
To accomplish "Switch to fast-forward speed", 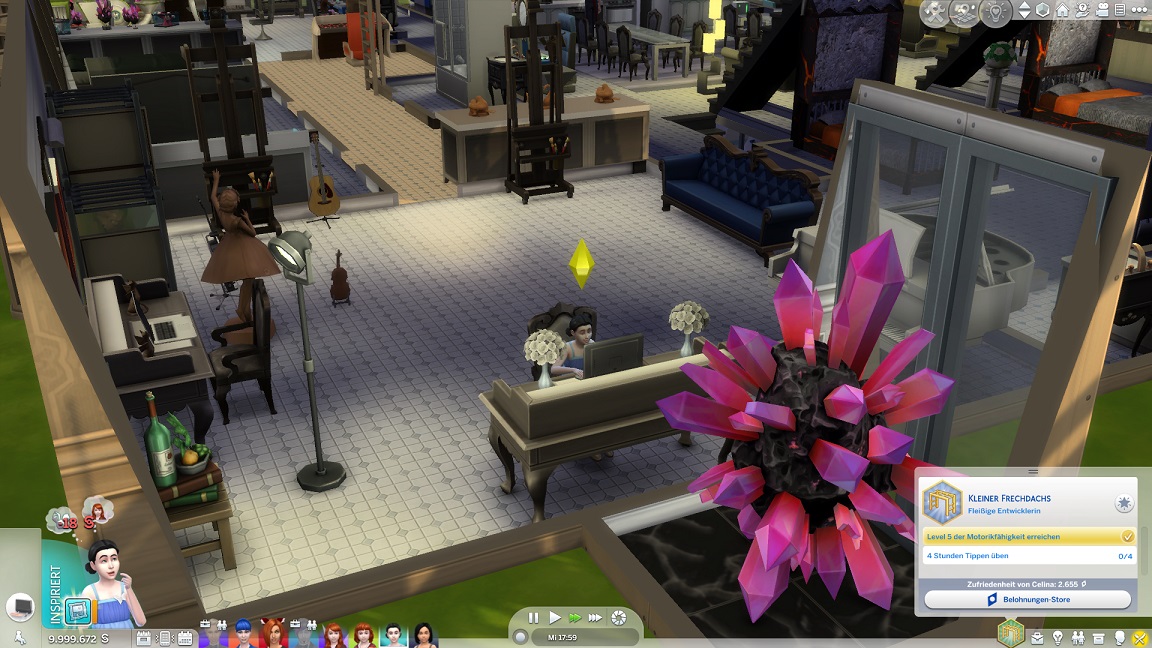I will point(575,618).
